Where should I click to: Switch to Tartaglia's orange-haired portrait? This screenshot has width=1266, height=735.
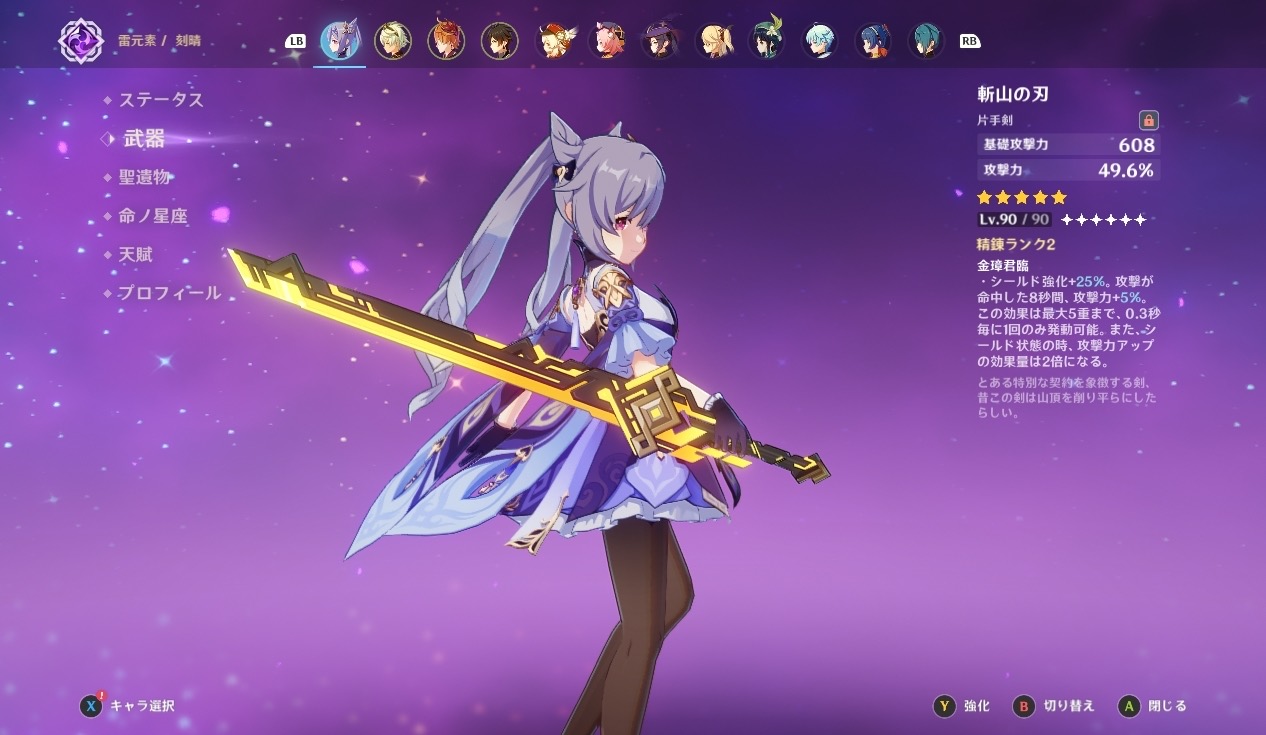pos(446,41)
